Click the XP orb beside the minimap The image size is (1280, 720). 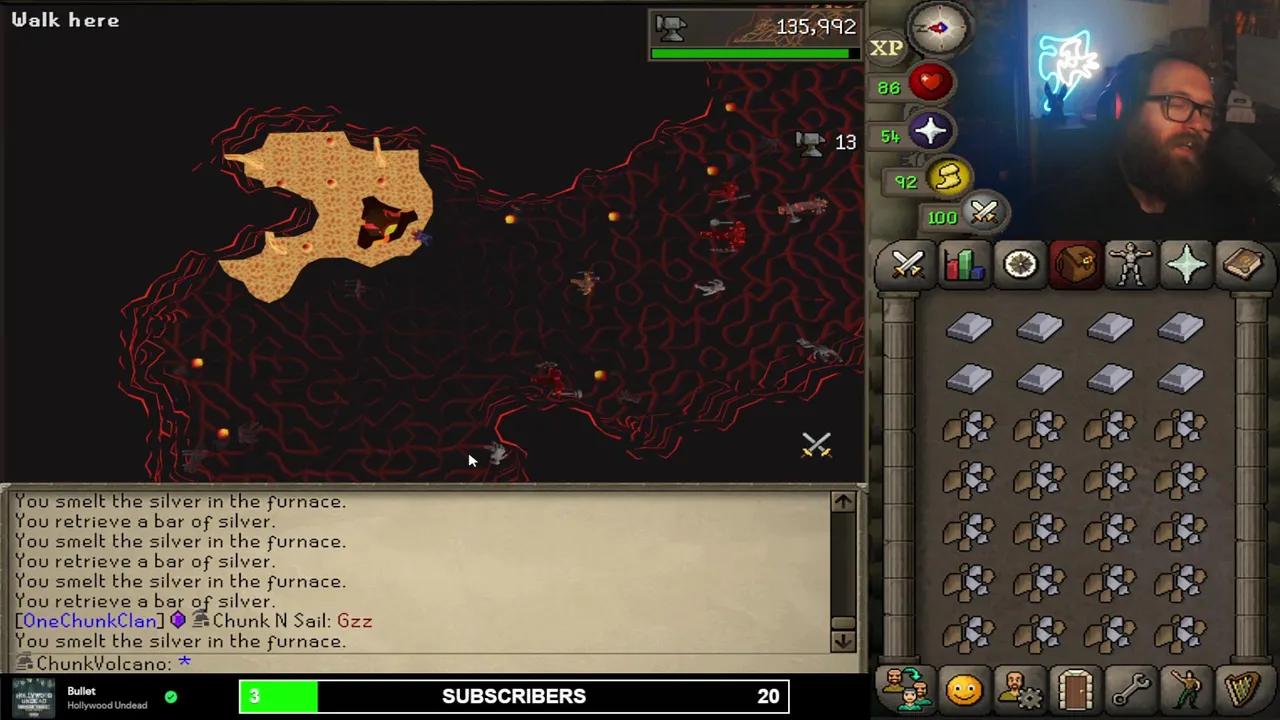(886, 47)
